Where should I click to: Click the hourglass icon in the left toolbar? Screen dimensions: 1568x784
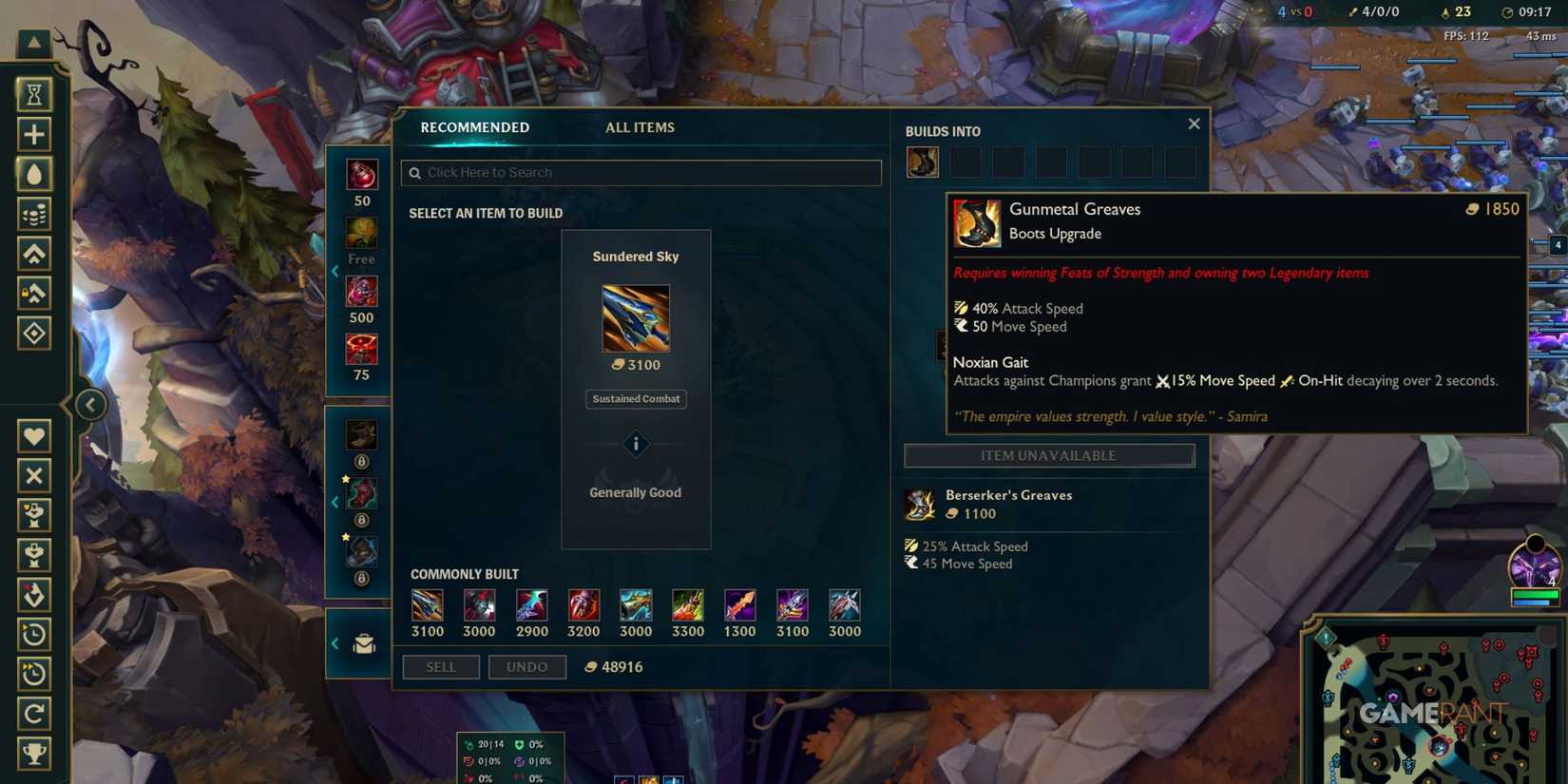point(34,93)
